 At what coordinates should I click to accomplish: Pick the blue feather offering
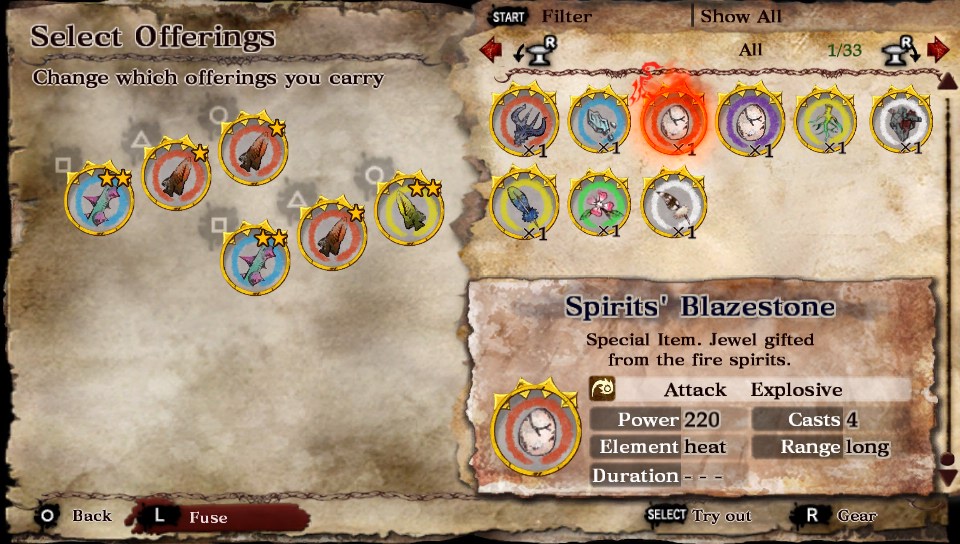(x=524, y=203)
